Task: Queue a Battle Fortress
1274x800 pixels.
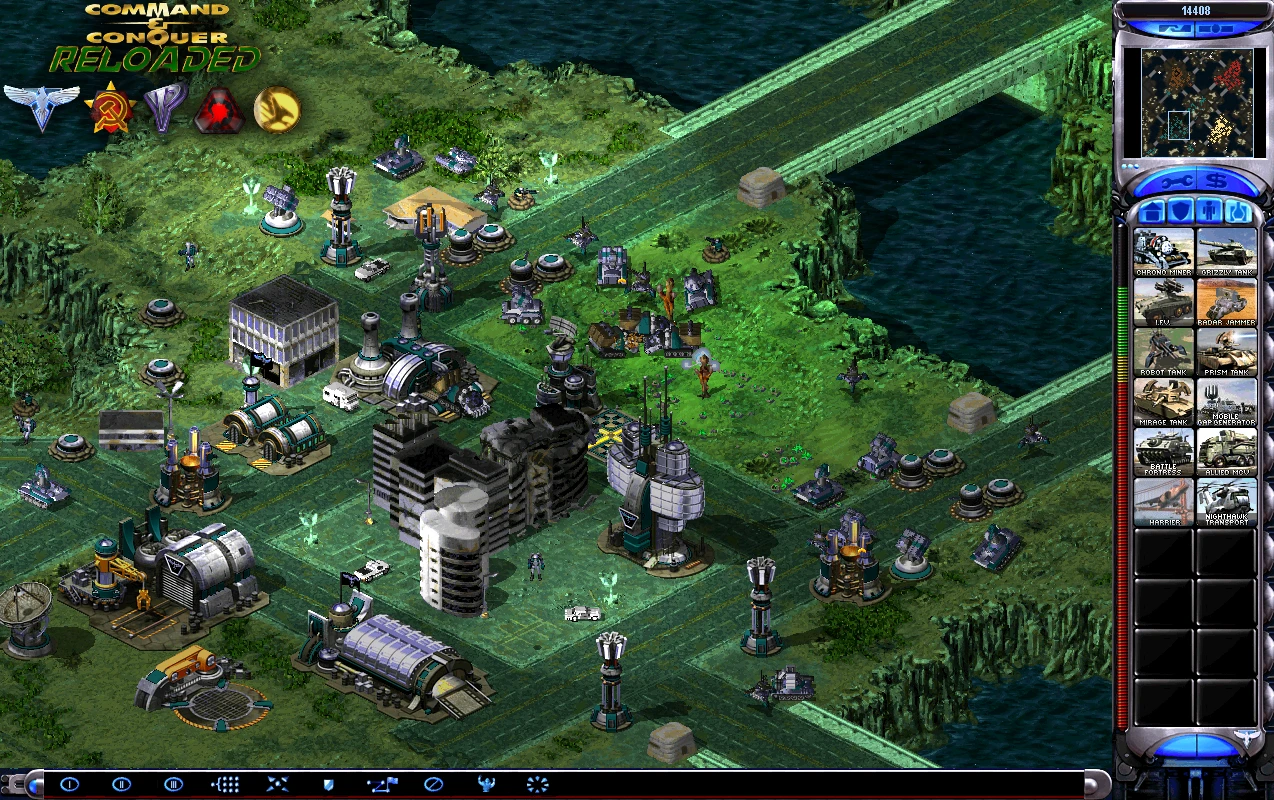Action: click(1163, 452)
